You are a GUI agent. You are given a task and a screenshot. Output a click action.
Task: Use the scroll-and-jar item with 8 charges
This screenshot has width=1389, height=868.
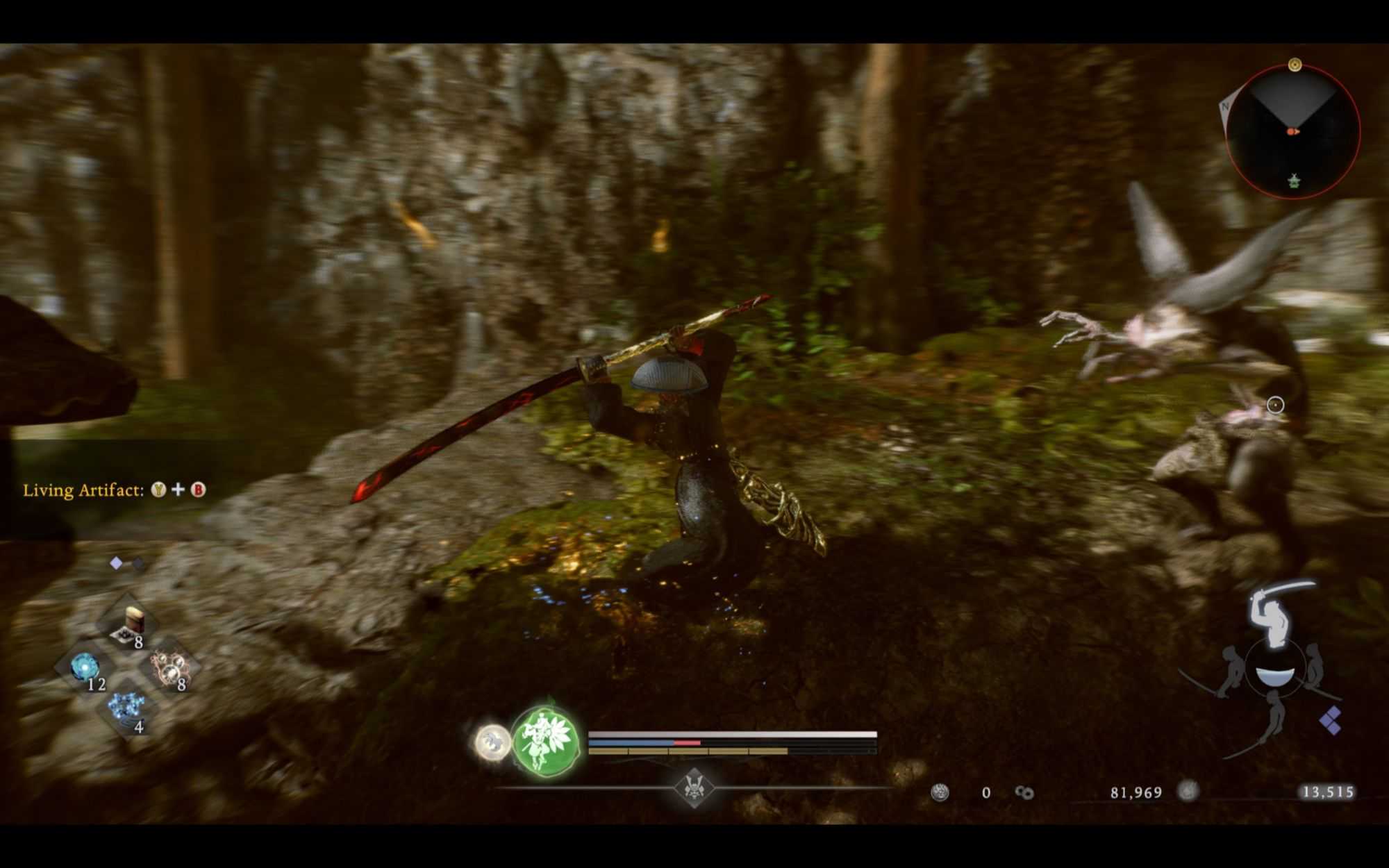pyautogui.click(x=128, y=624)
